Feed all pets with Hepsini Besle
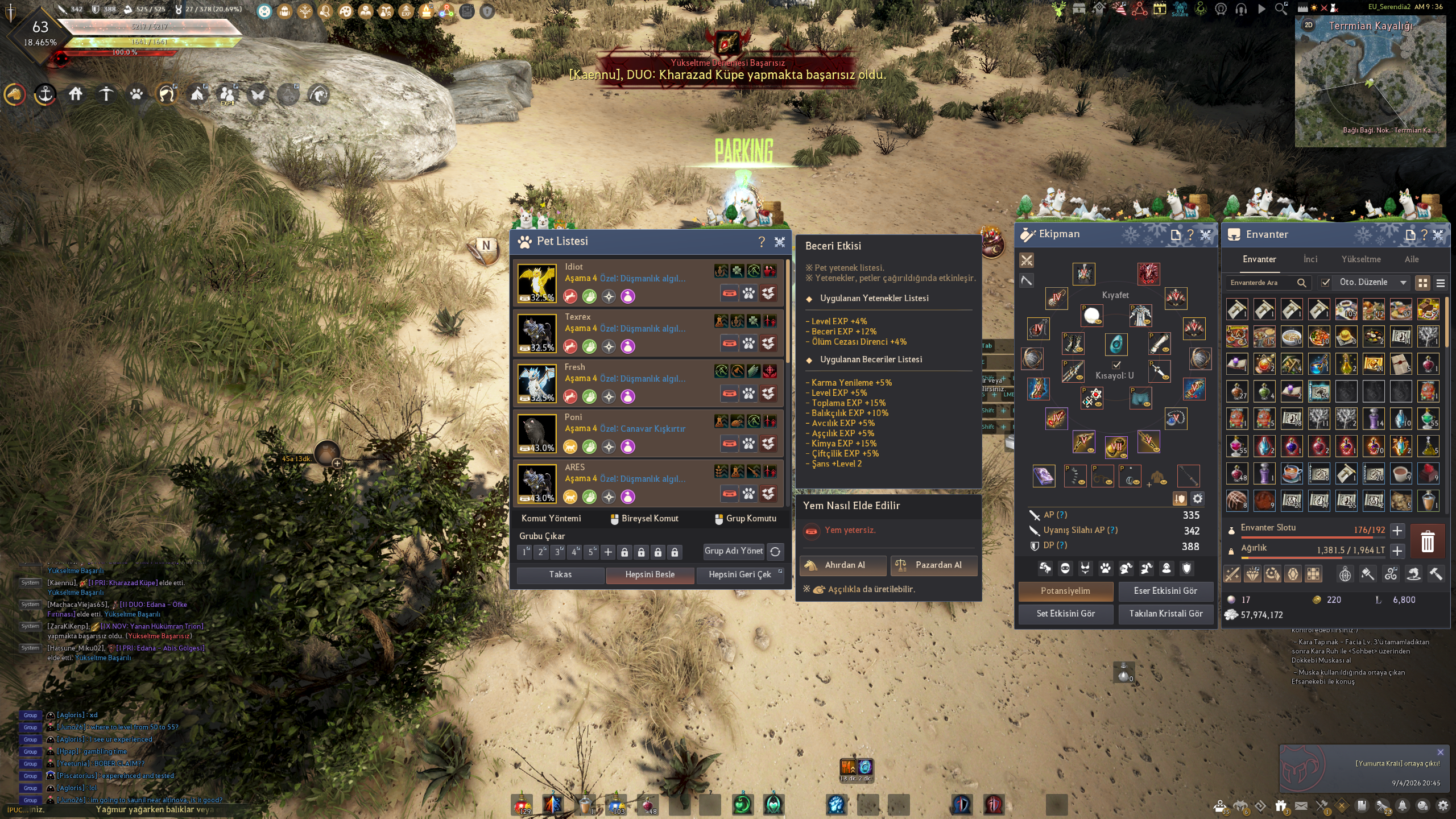Viewport: 1456px width, 819px height. coord(650,575)
